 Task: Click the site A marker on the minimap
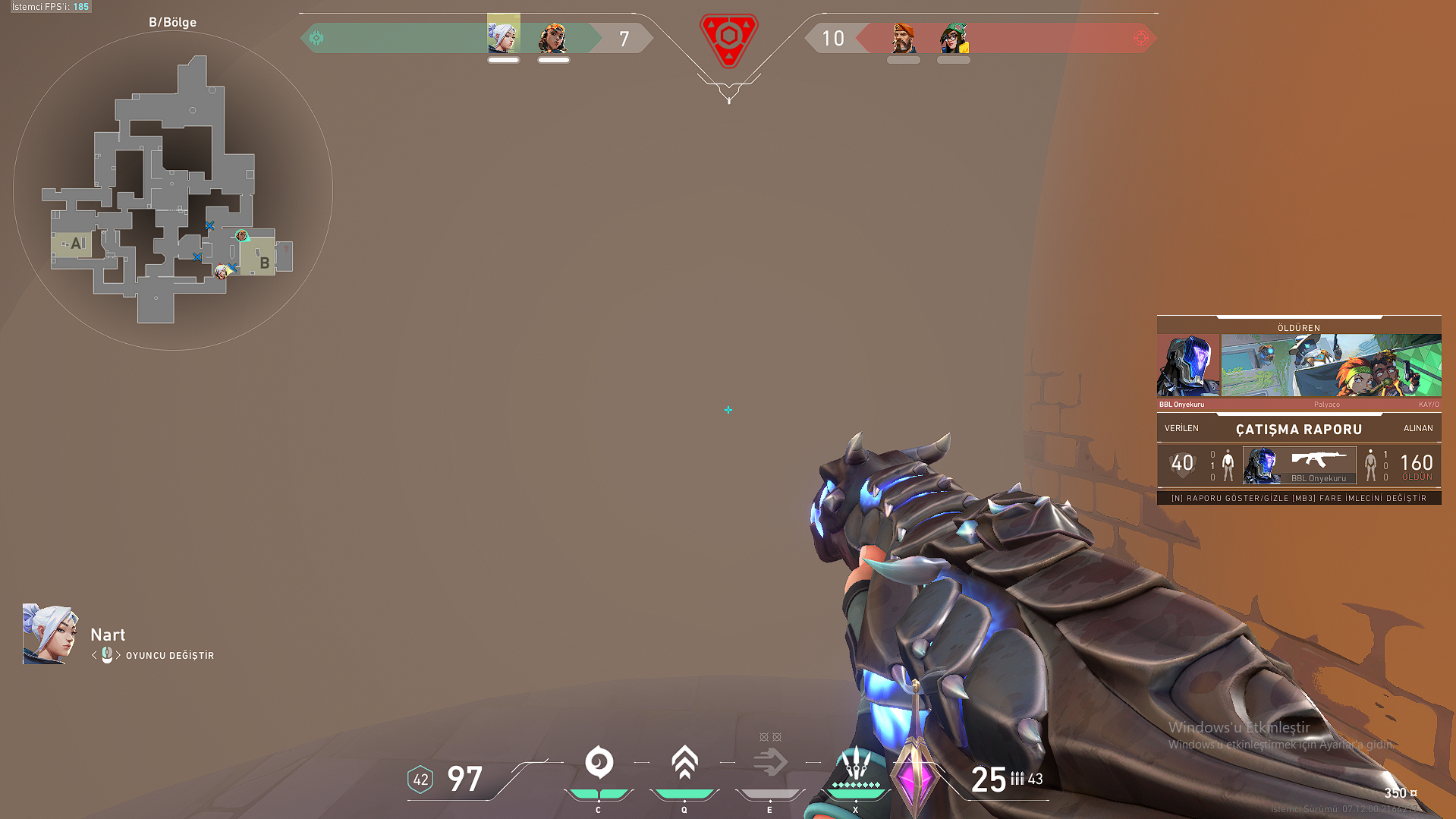click(76, 244)
